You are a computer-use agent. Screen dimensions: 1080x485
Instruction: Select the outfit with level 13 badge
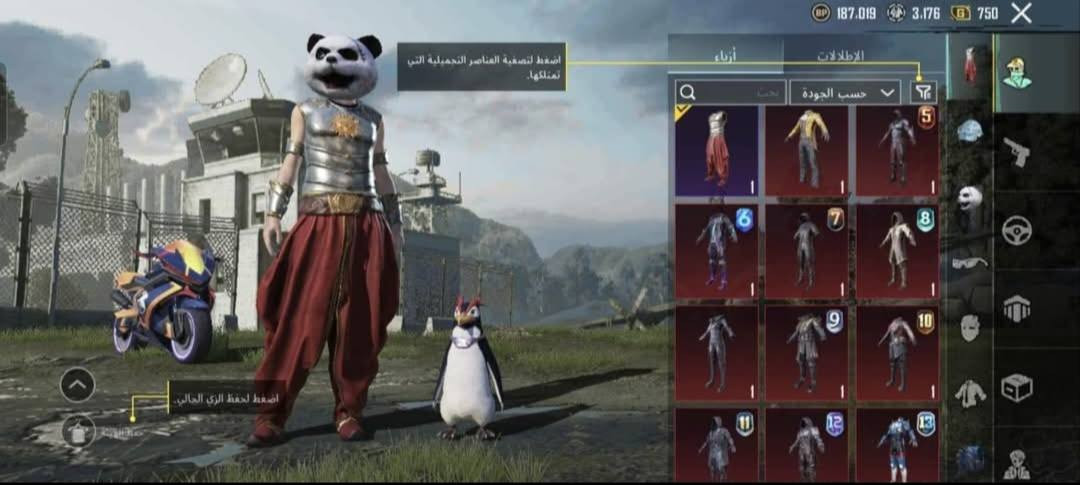[897, 445]
